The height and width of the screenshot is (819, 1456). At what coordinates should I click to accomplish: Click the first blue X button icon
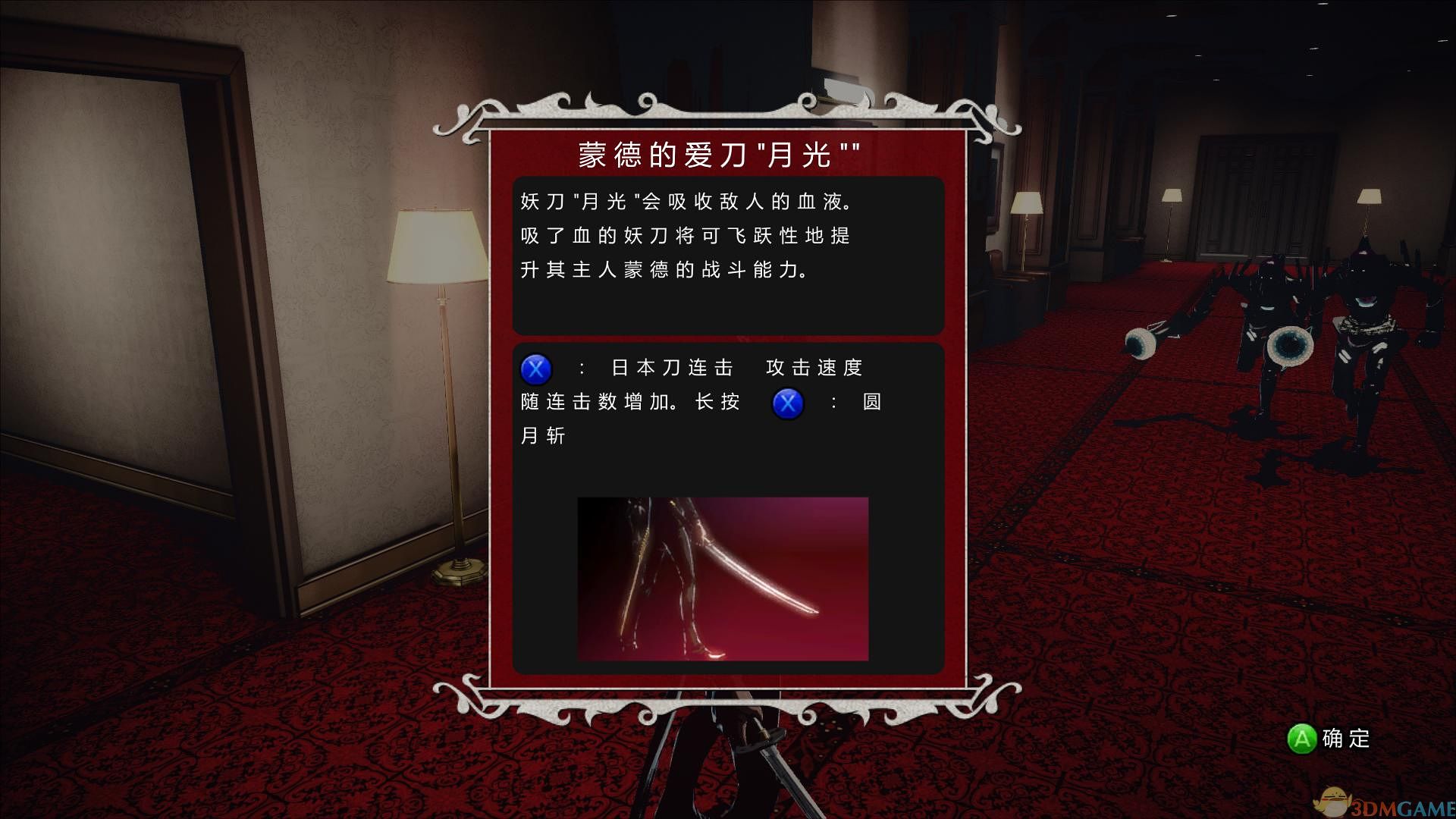click(x=535, y=369)
